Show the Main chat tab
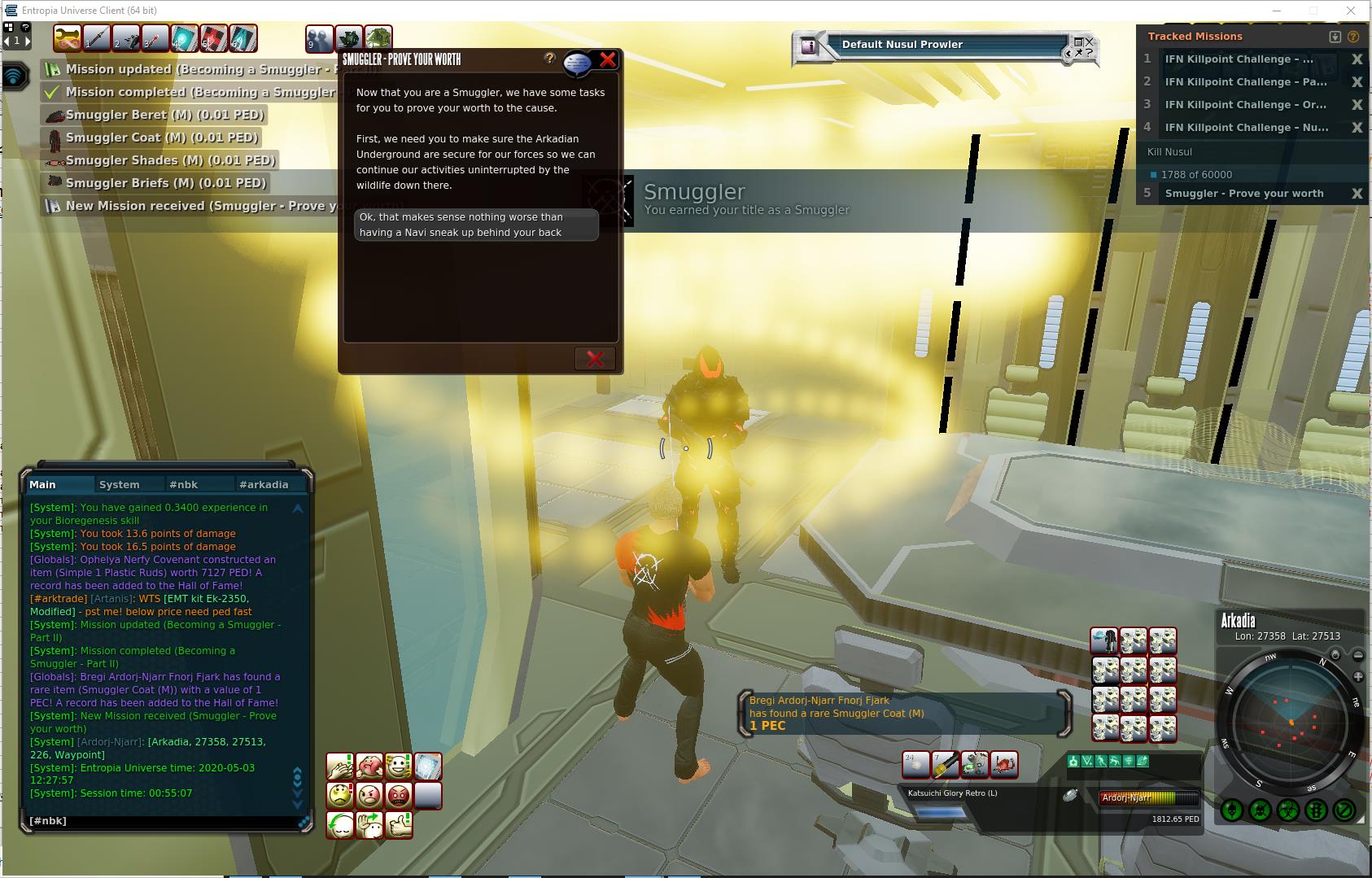1372x878 pixels. coord(43,484)
